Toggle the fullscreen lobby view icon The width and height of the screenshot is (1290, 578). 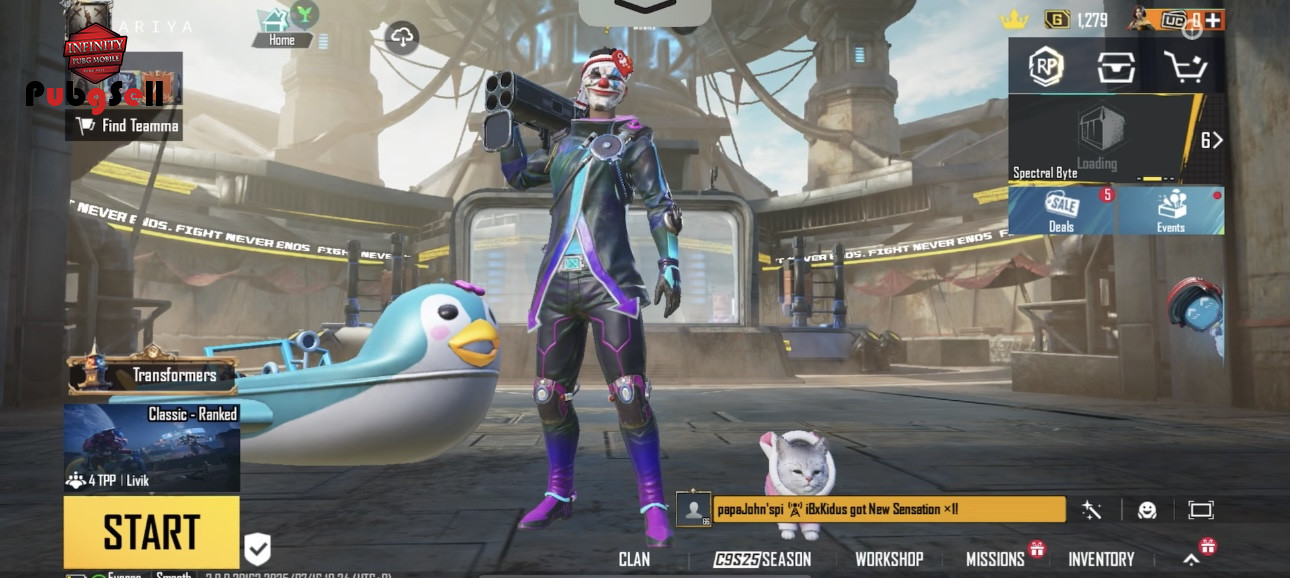click(x=1200, y=510)
